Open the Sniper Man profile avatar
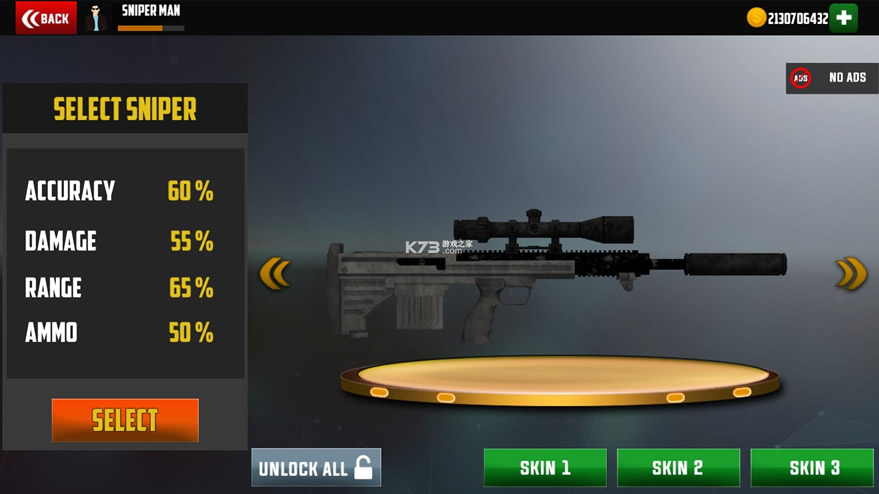Image resolution: width=879 pixels, height=494 pixels. point(97,18)
